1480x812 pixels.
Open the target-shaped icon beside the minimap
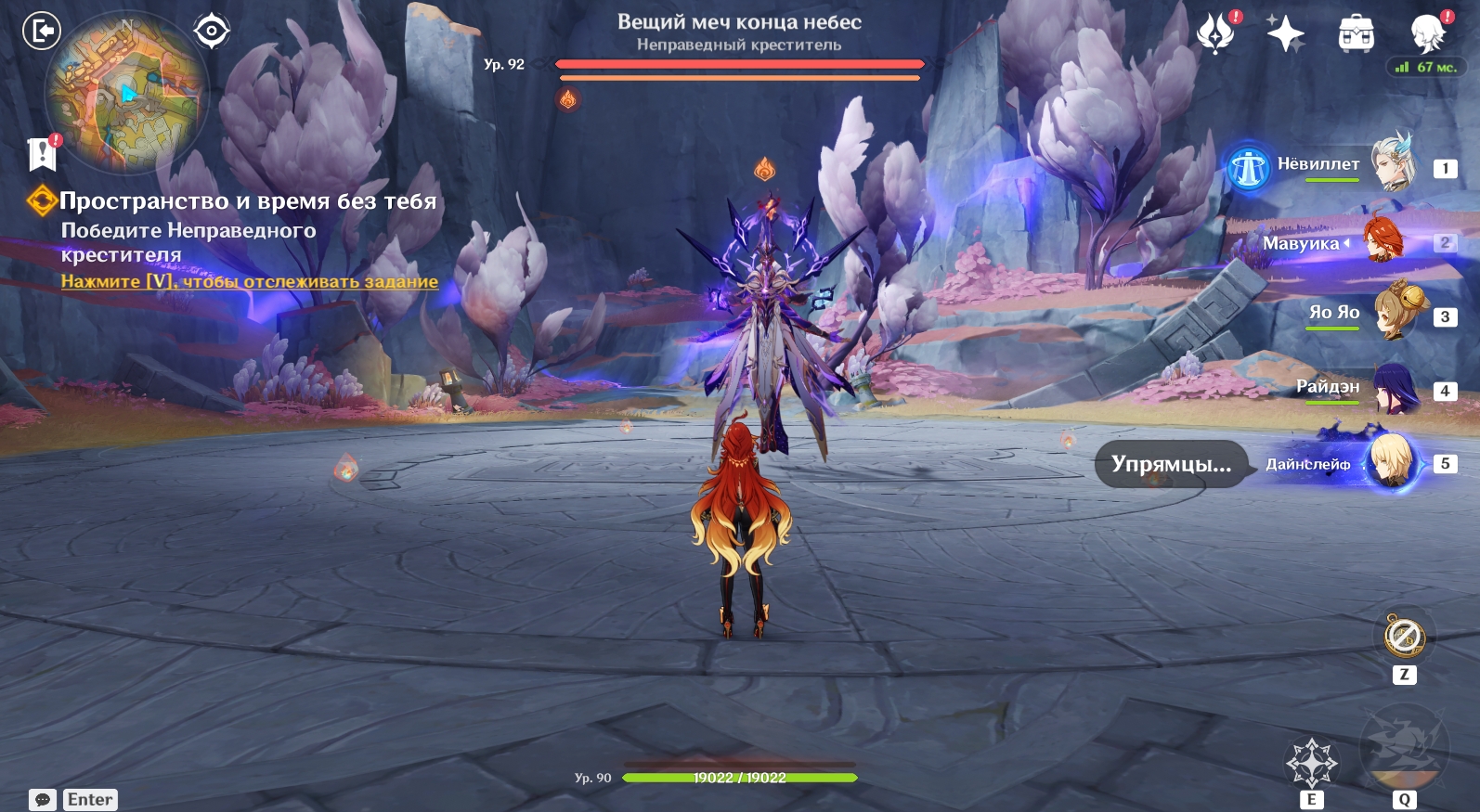[212, 31]
